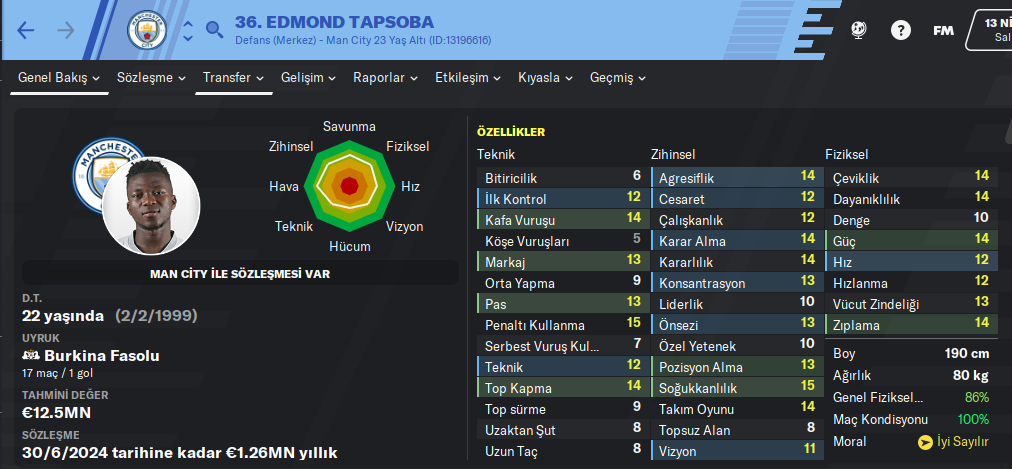Go forward with the right arrow button
The height and width of the screenshot is (469, 1012).
(66, 30)
